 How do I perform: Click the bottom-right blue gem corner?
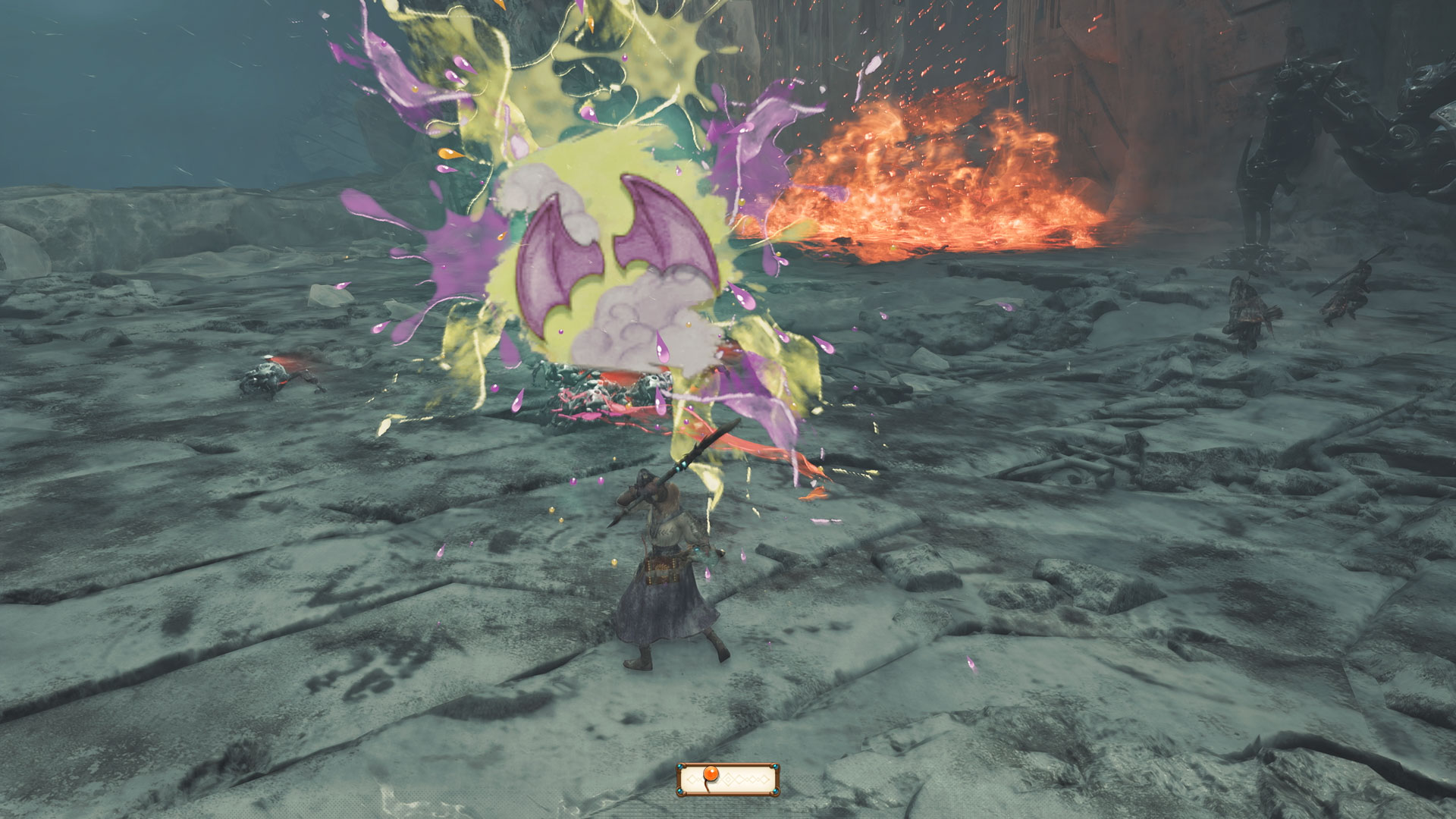tap(776, 791)
